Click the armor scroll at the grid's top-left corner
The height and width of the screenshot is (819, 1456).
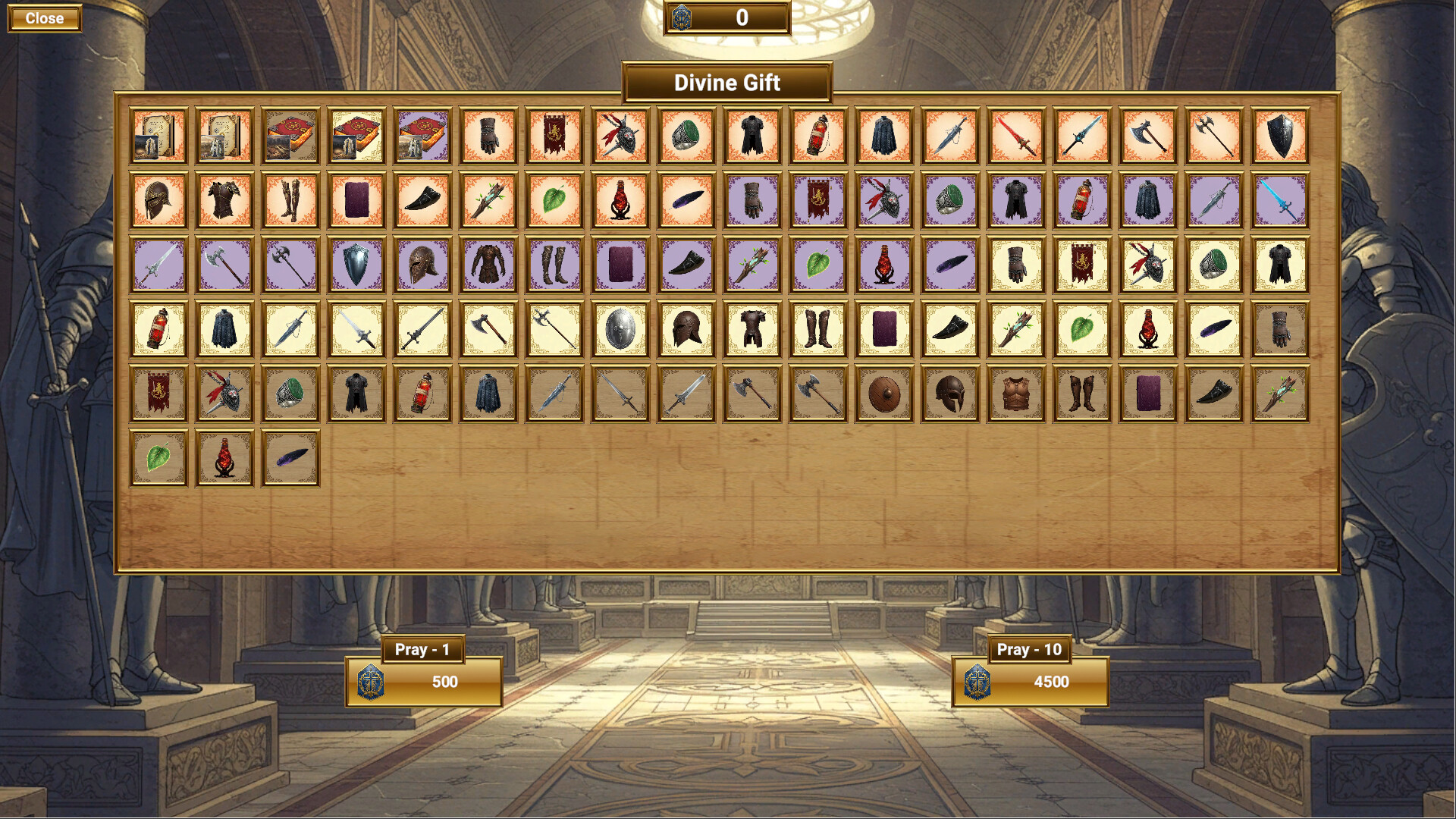[x=158, y=136]
